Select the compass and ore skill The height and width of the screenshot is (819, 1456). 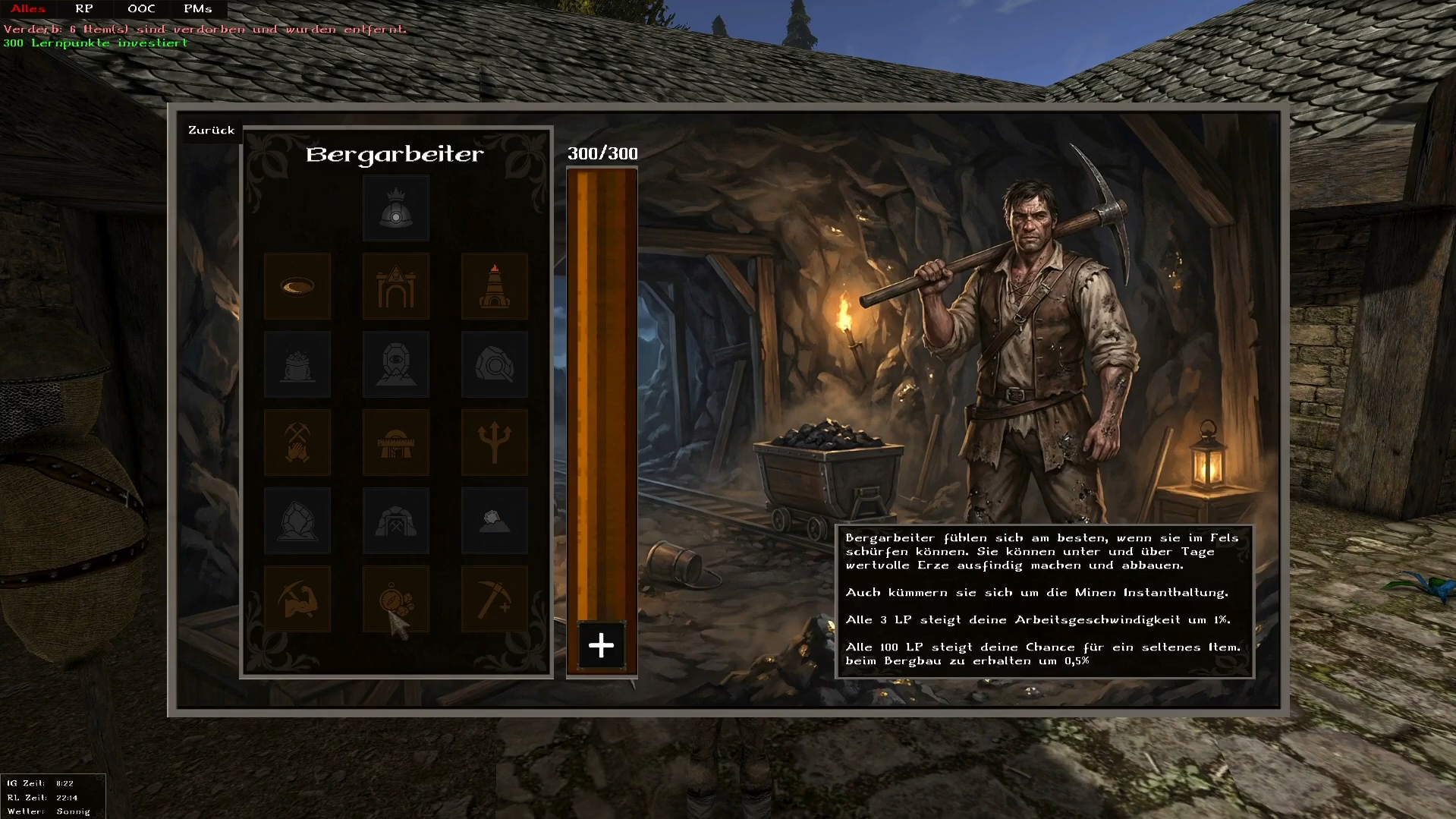tap(396, 599)
